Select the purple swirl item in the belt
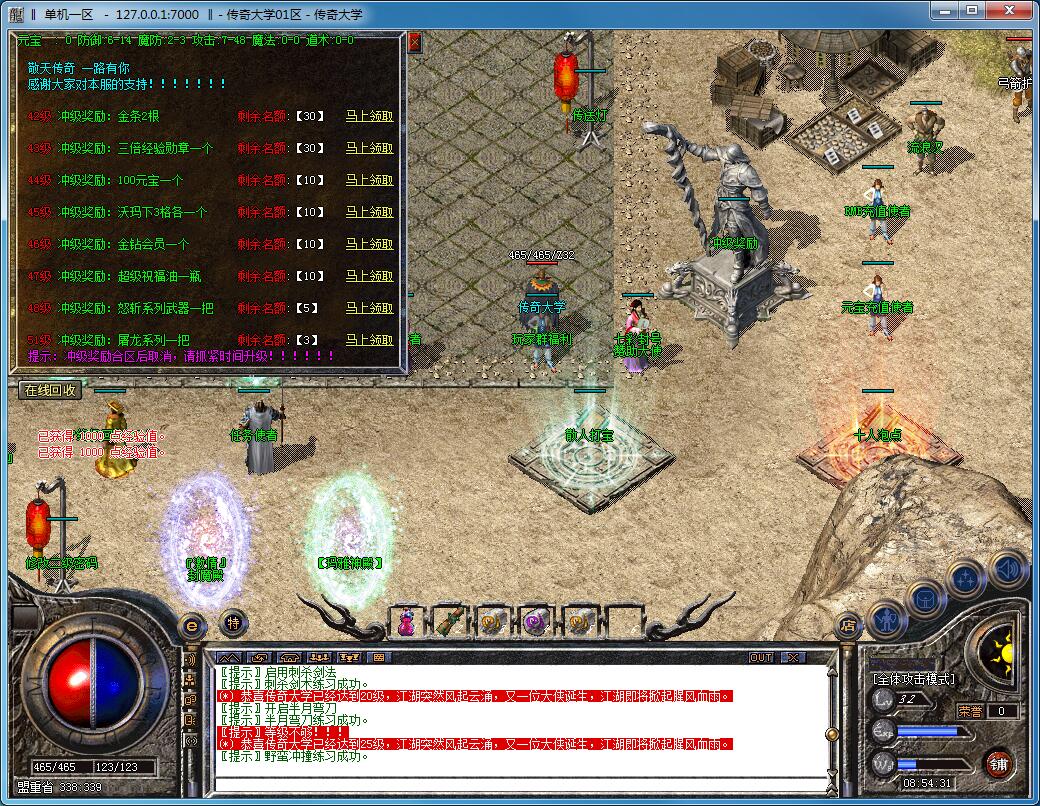 (535, 621)
